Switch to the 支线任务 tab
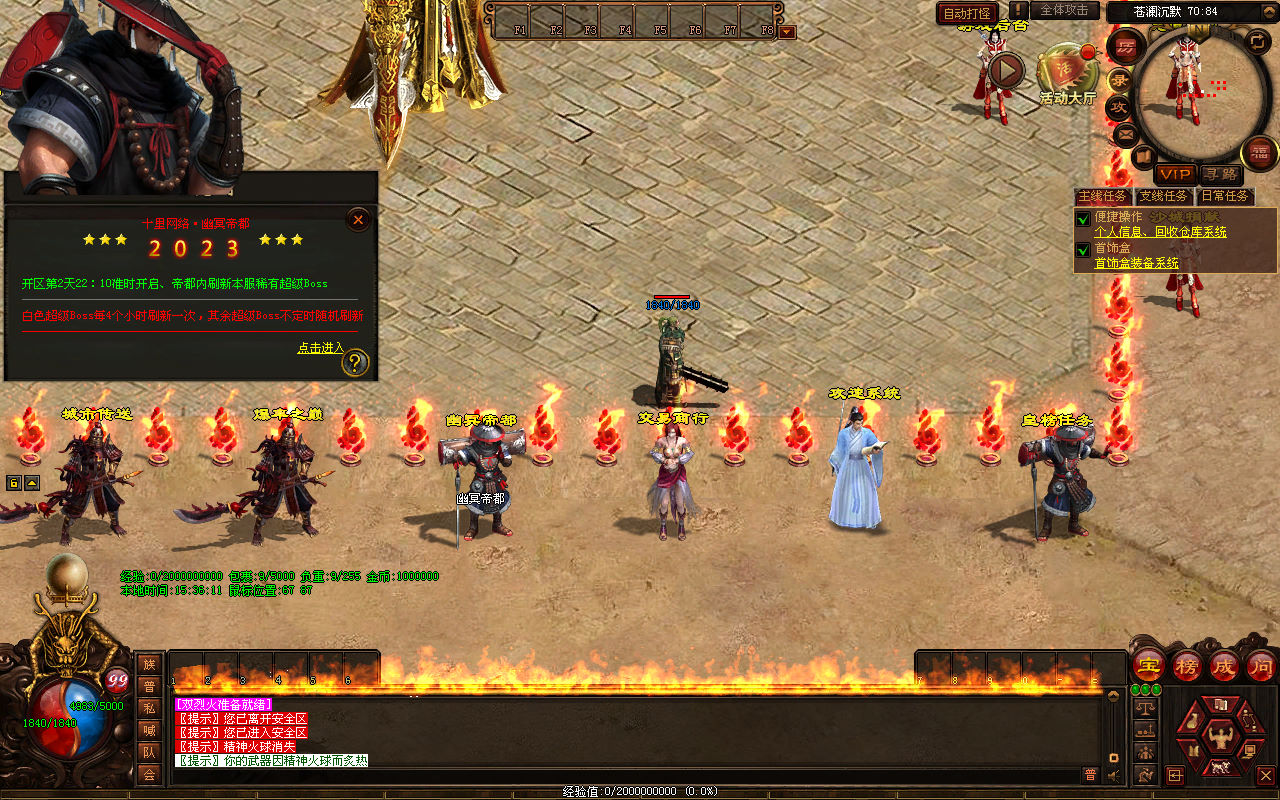This screenshot has width=1280, height=800. (1165, 196)
